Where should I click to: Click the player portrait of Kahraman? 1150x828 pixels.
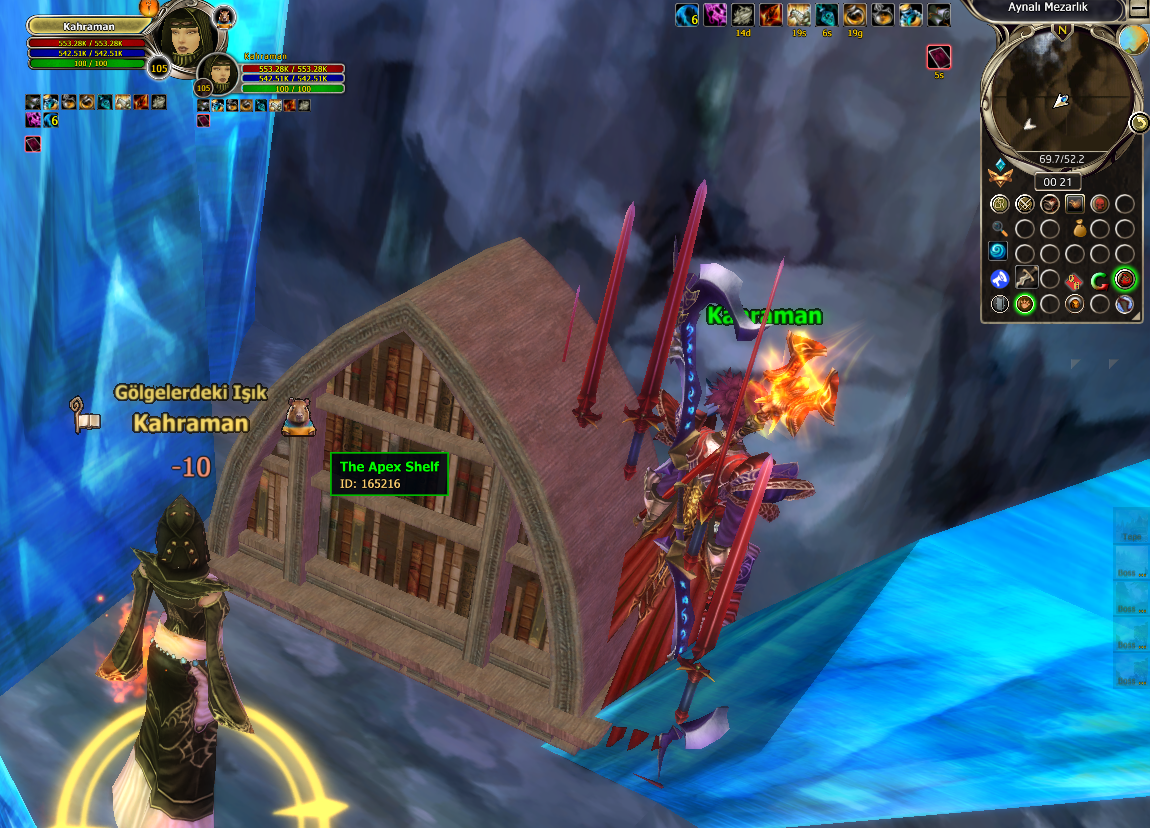(x=185, y=37)
